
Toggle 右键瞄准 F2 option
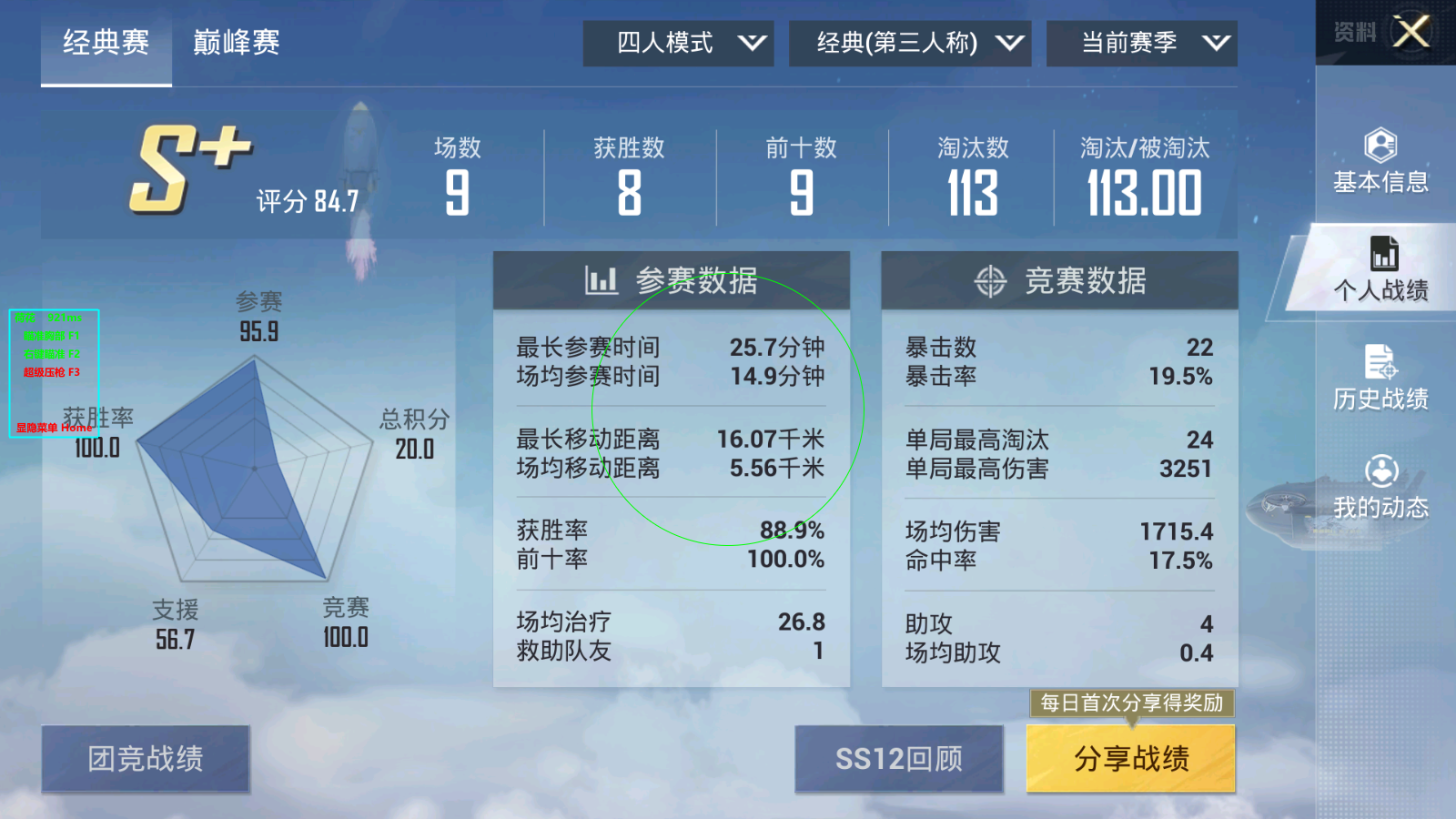coord(50,353)
